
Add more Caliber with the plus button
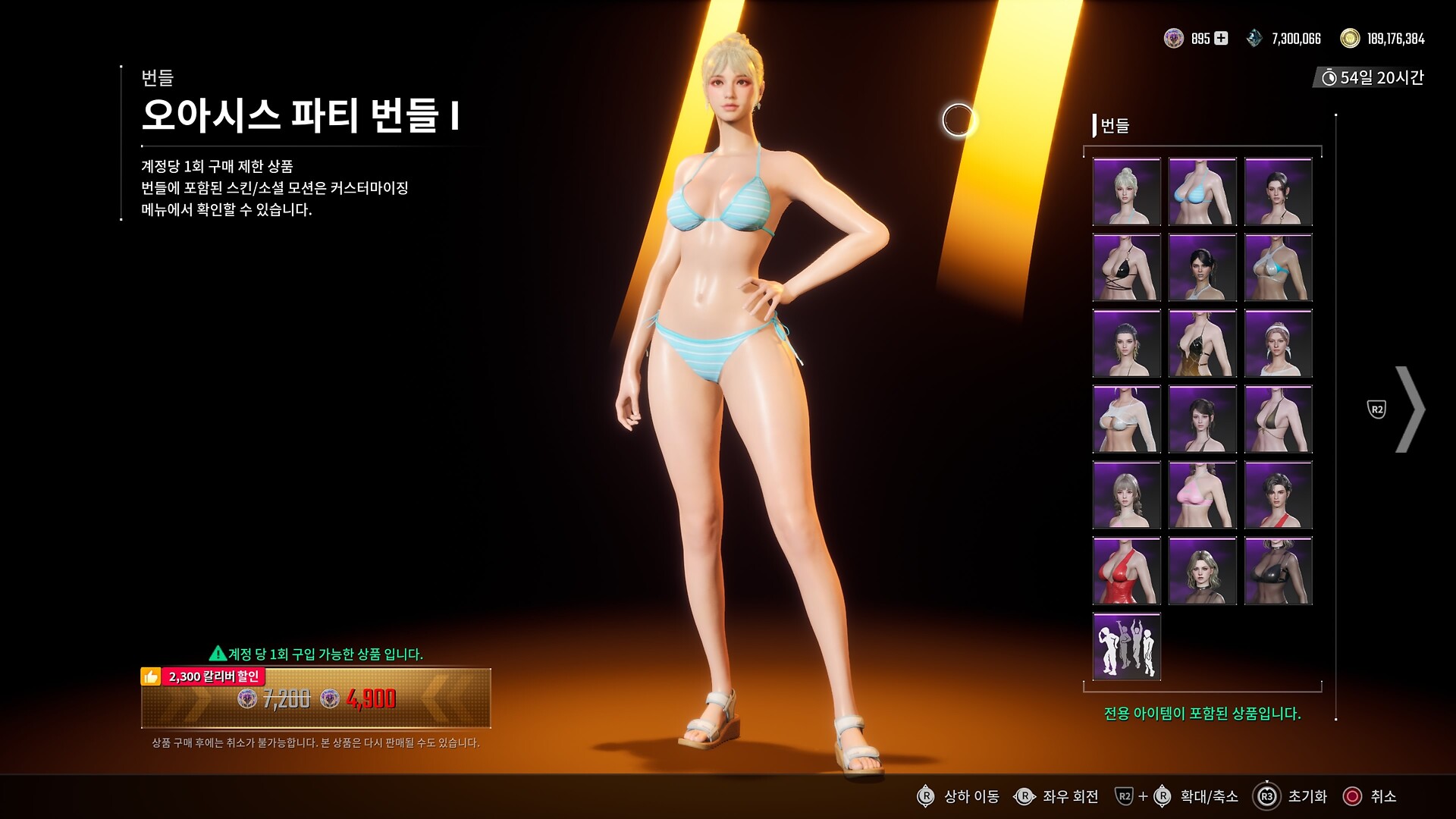click(x=1221, y=38)
